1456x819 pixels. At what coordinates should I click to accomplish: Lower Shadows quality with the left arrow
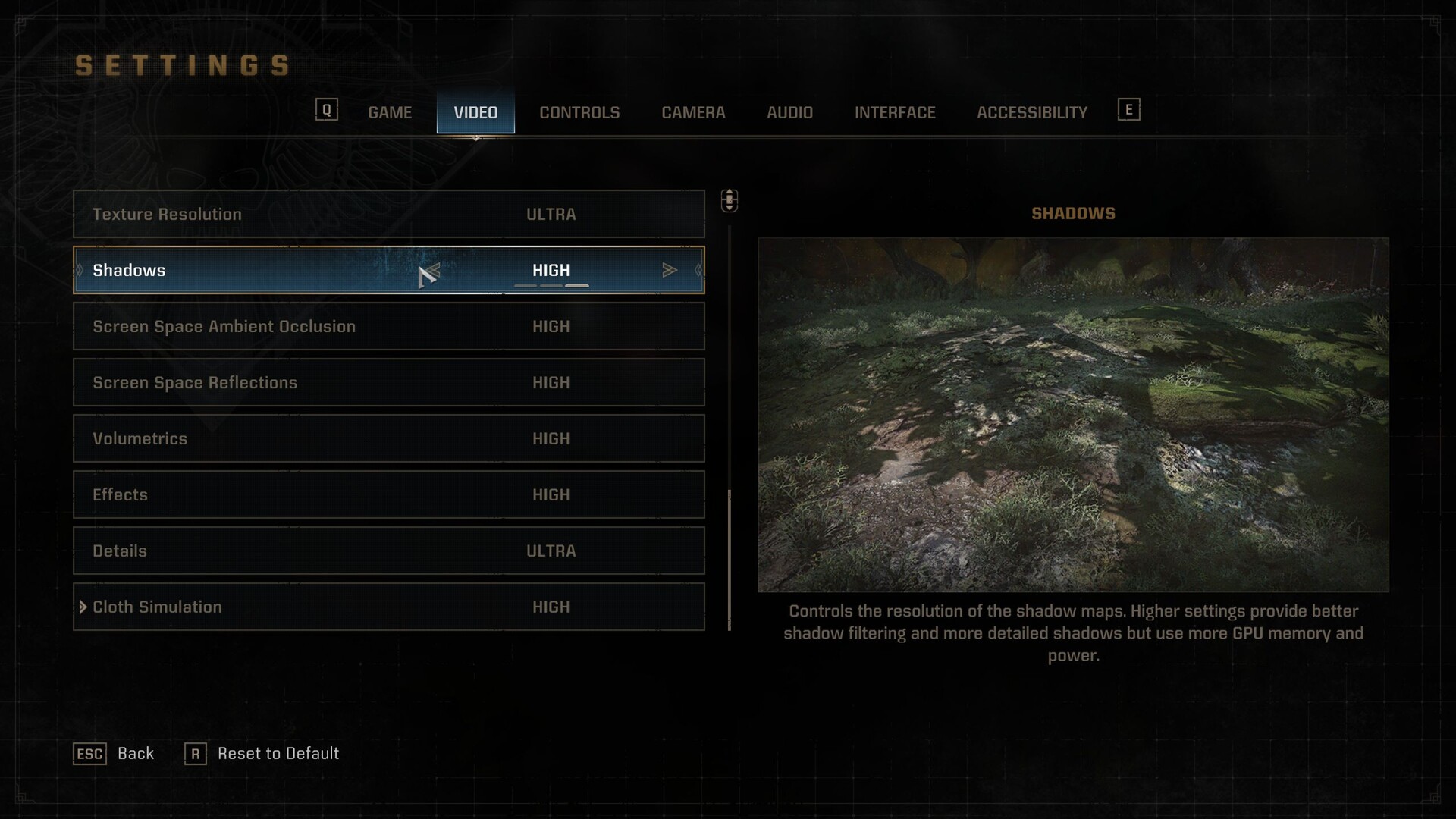[432, 270]
